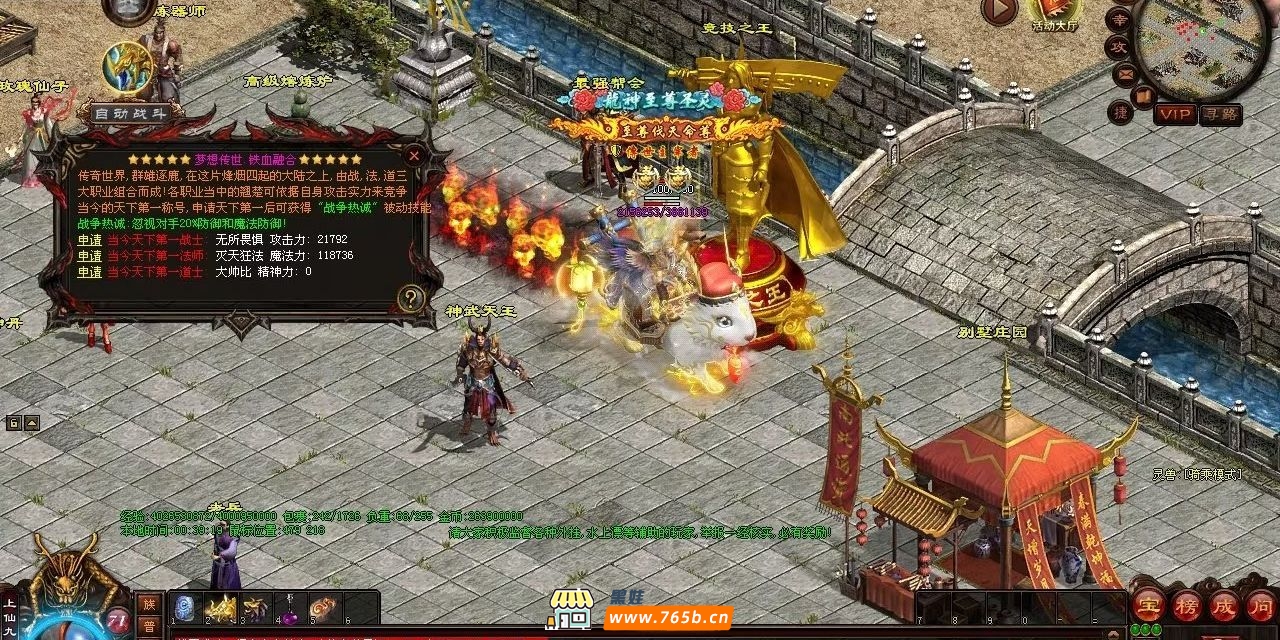The height and width of the screenshot is (640, 1280).
Task: Open the question mark help button
Action: click(x=410, y=298)
